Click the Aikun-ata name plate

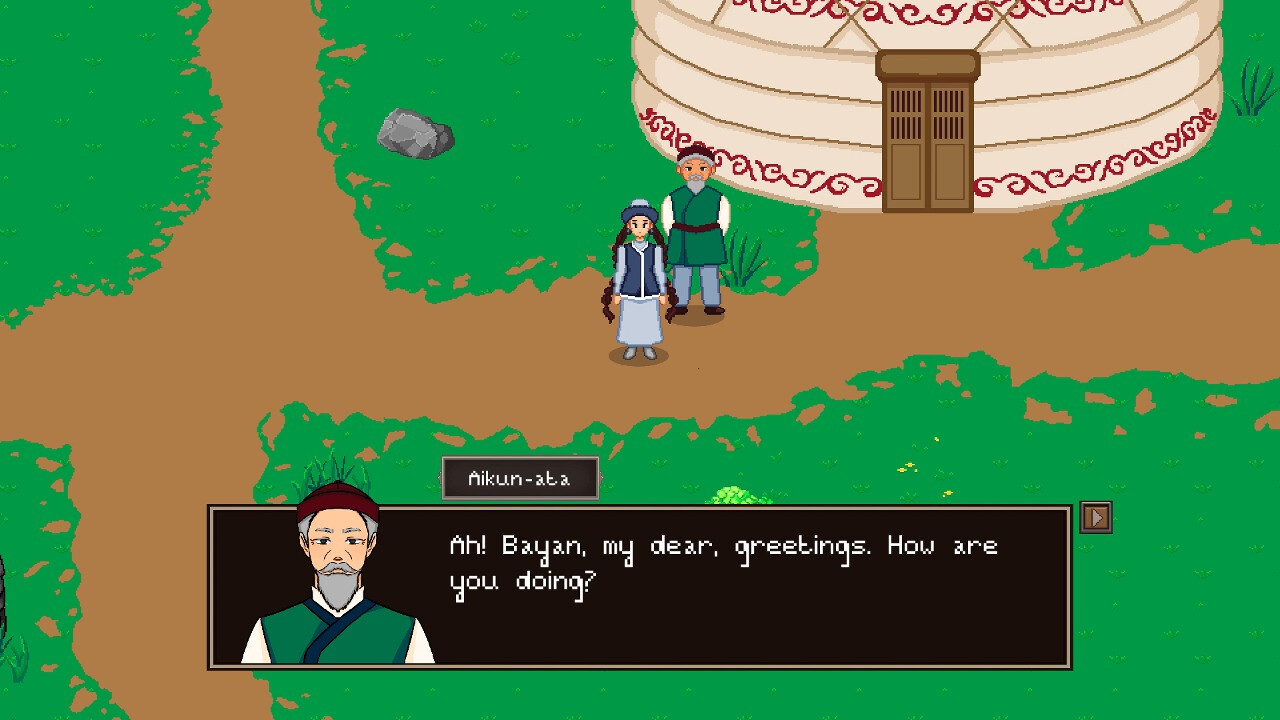click(x=518, y=477)
